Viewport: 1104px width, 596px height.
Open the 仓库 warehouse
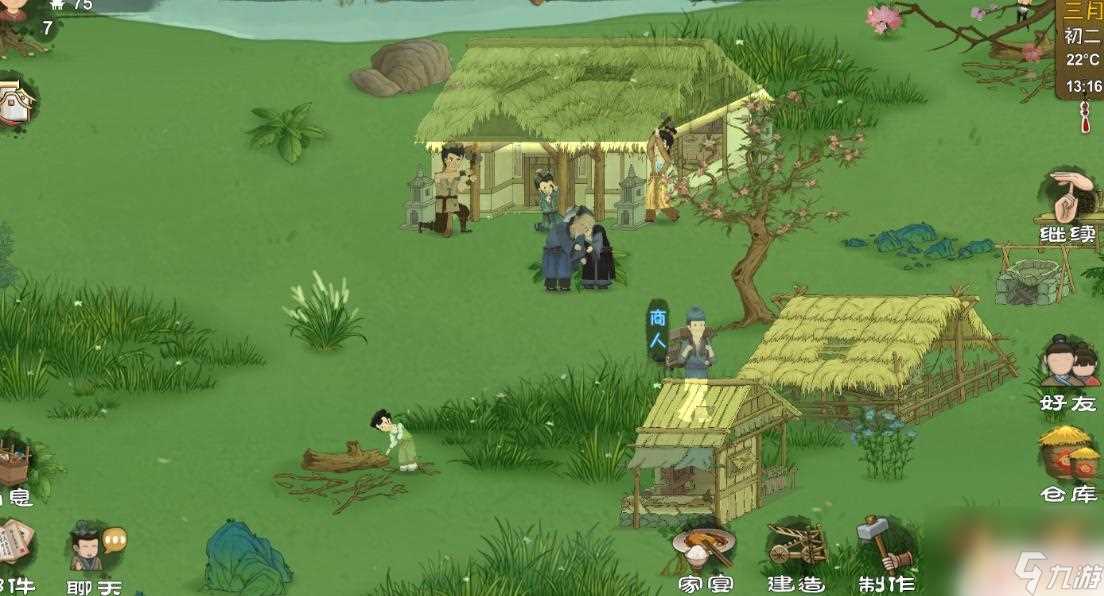tap(1068, 460)
